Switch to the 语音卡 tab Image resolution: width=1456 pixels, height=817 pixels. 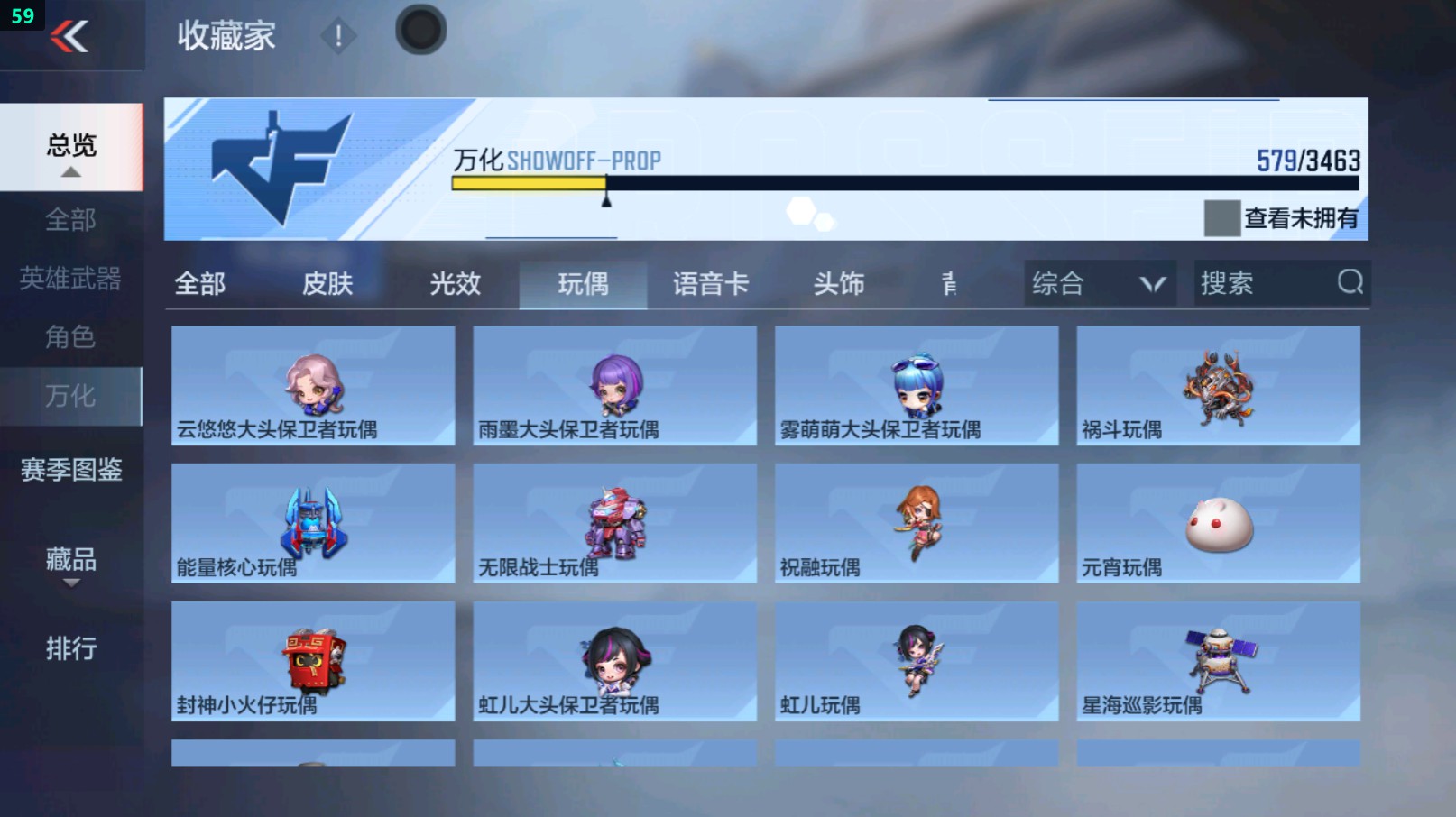click(712, 283)
